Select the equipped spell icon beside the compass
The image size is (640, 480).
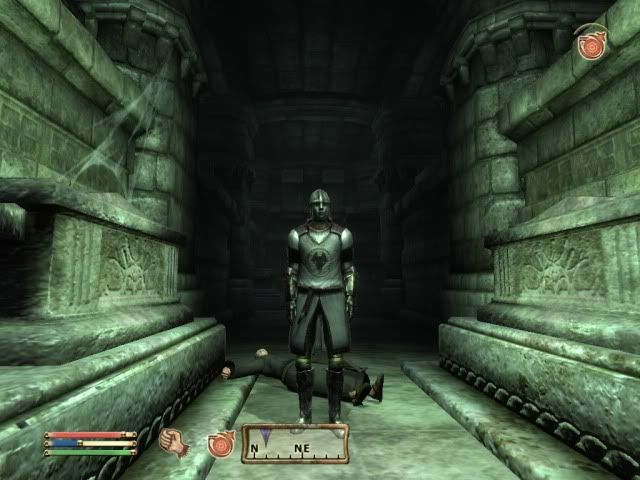tap(221, 443)
